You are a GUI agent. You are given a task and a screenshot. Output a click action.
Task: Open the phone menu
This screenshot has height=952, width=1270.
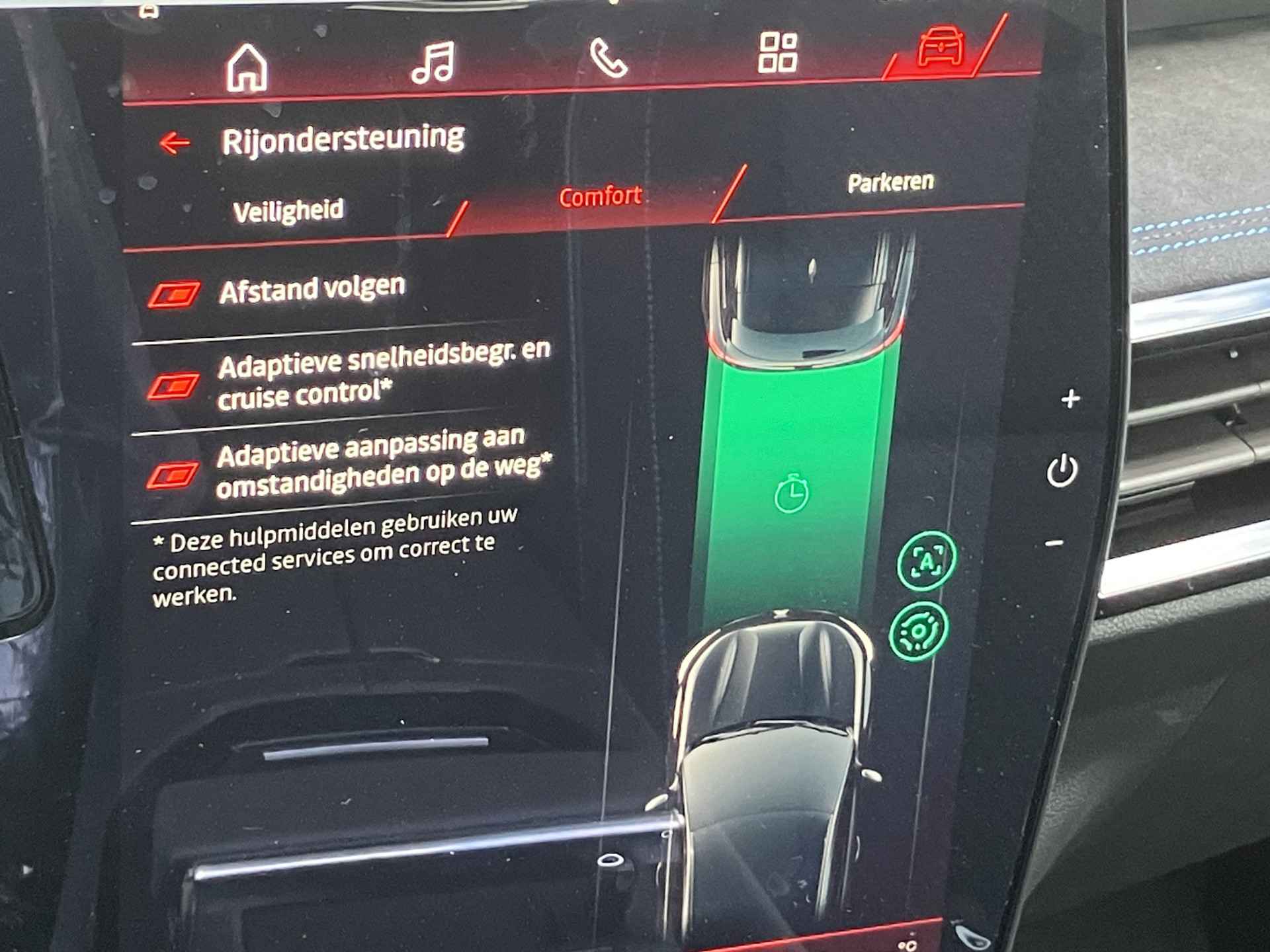pos(608,58)
